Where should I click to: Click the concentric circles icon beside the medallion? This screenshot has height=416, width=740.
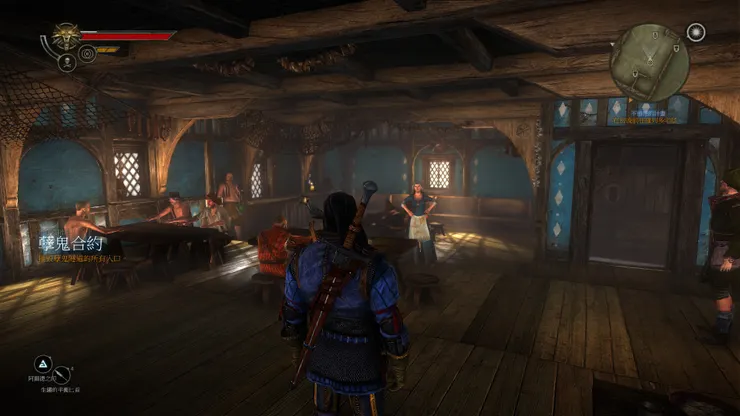(87, 53)
